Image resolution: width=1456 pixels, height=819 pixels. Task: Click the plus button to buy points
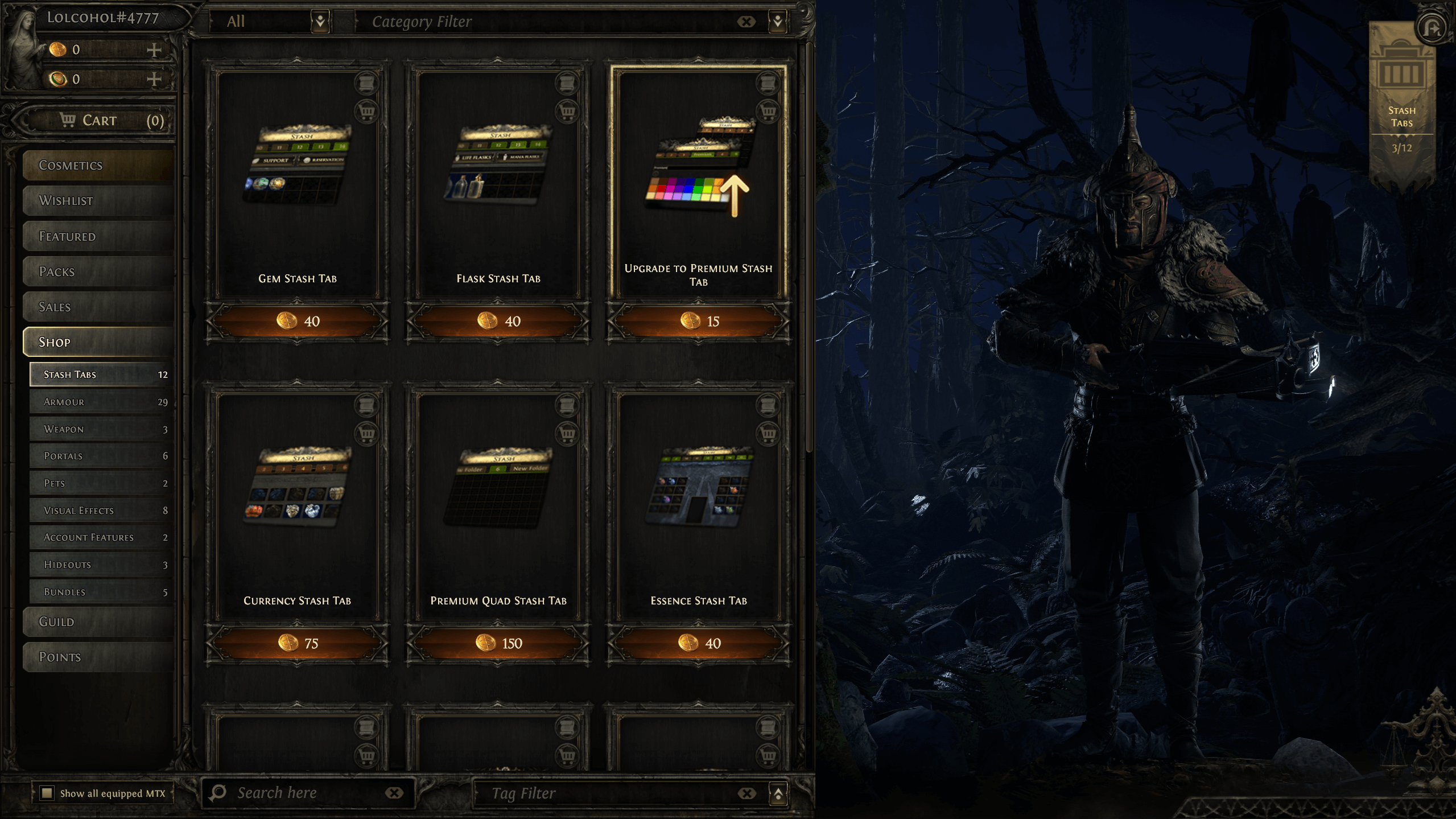point(154,50)
